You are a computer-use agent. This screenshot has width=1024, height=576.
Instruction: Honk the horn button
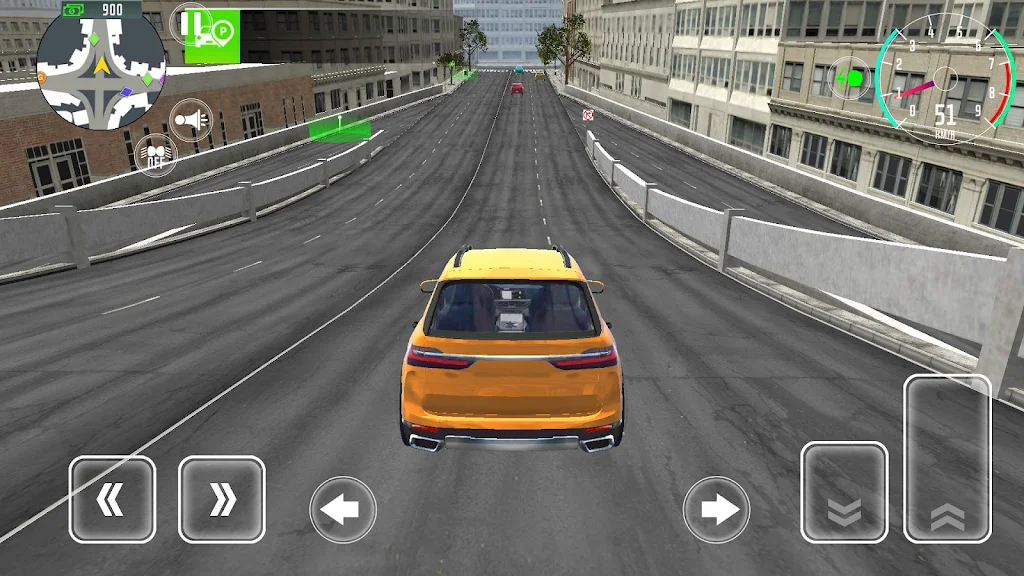click(x=190, y=120)
